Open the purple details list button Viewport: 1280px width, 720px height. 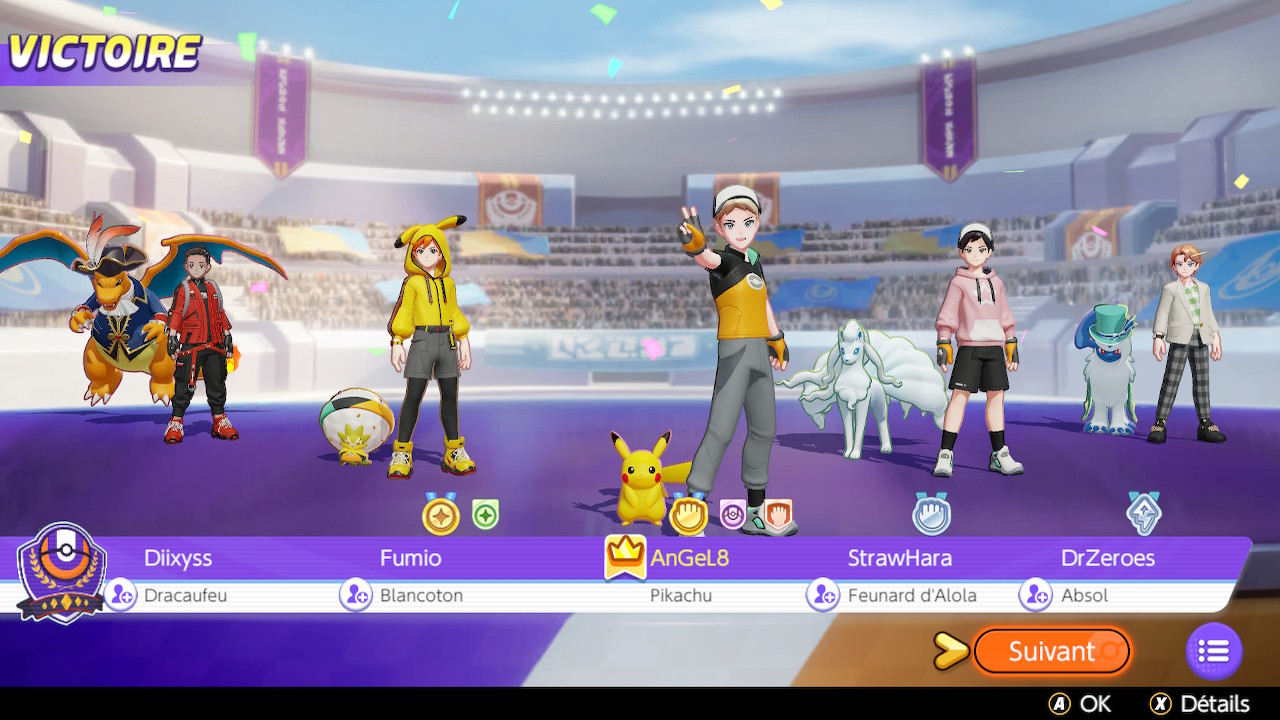(1213, 652)
